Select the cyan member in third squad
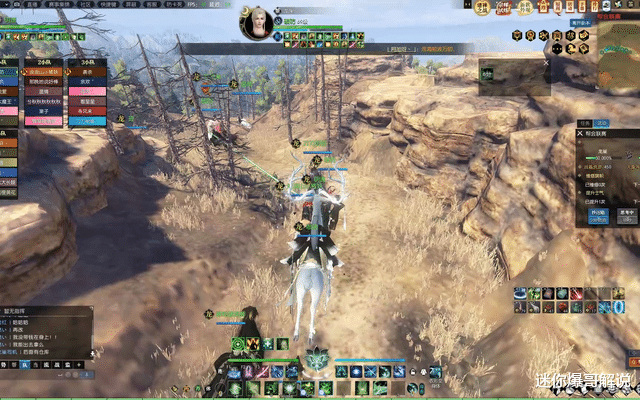640x400 pixels. point(87,120)
